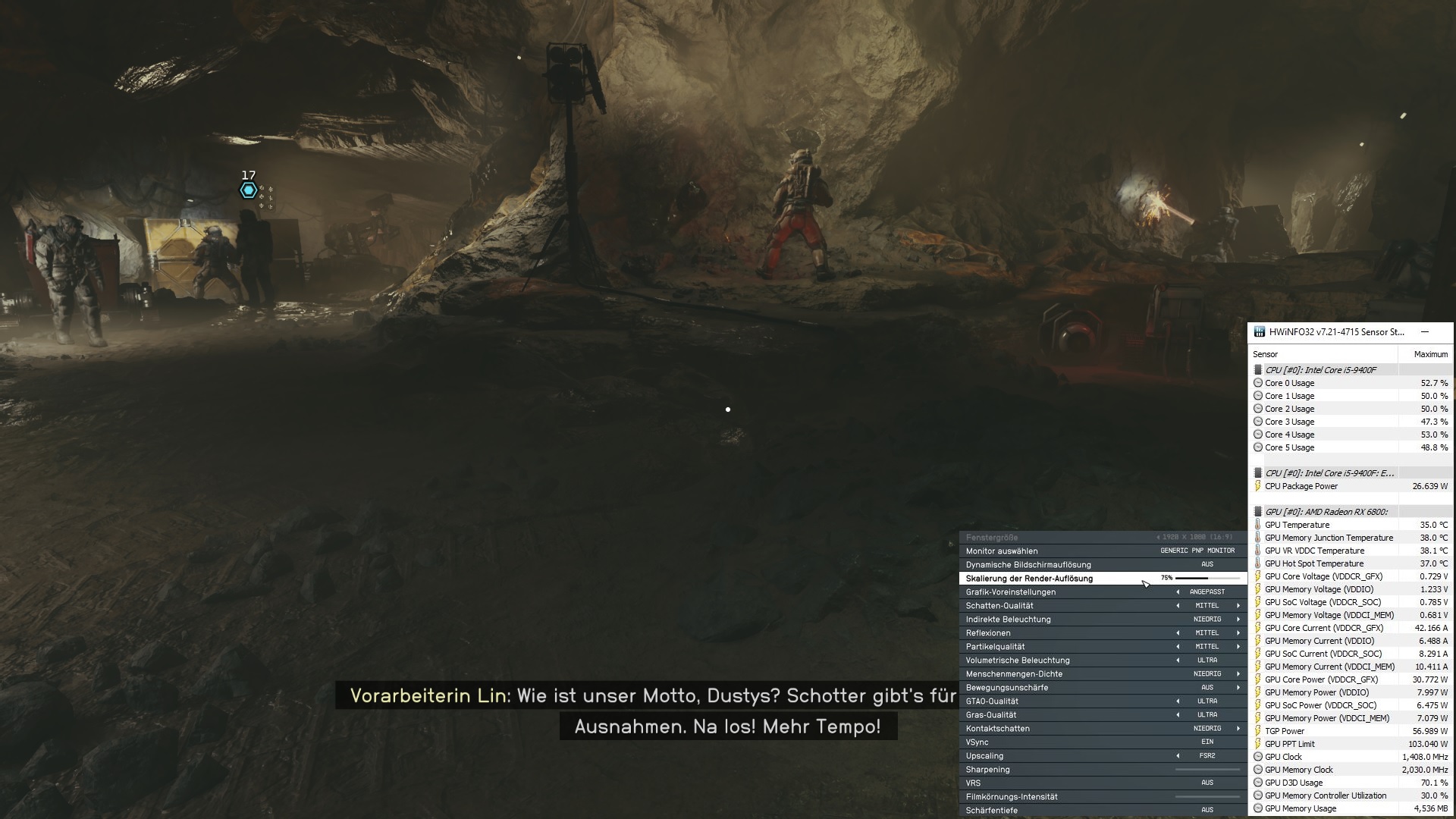
Task: Click the chip icon next to Intel Core i5-9400F
Action: 1258,369
